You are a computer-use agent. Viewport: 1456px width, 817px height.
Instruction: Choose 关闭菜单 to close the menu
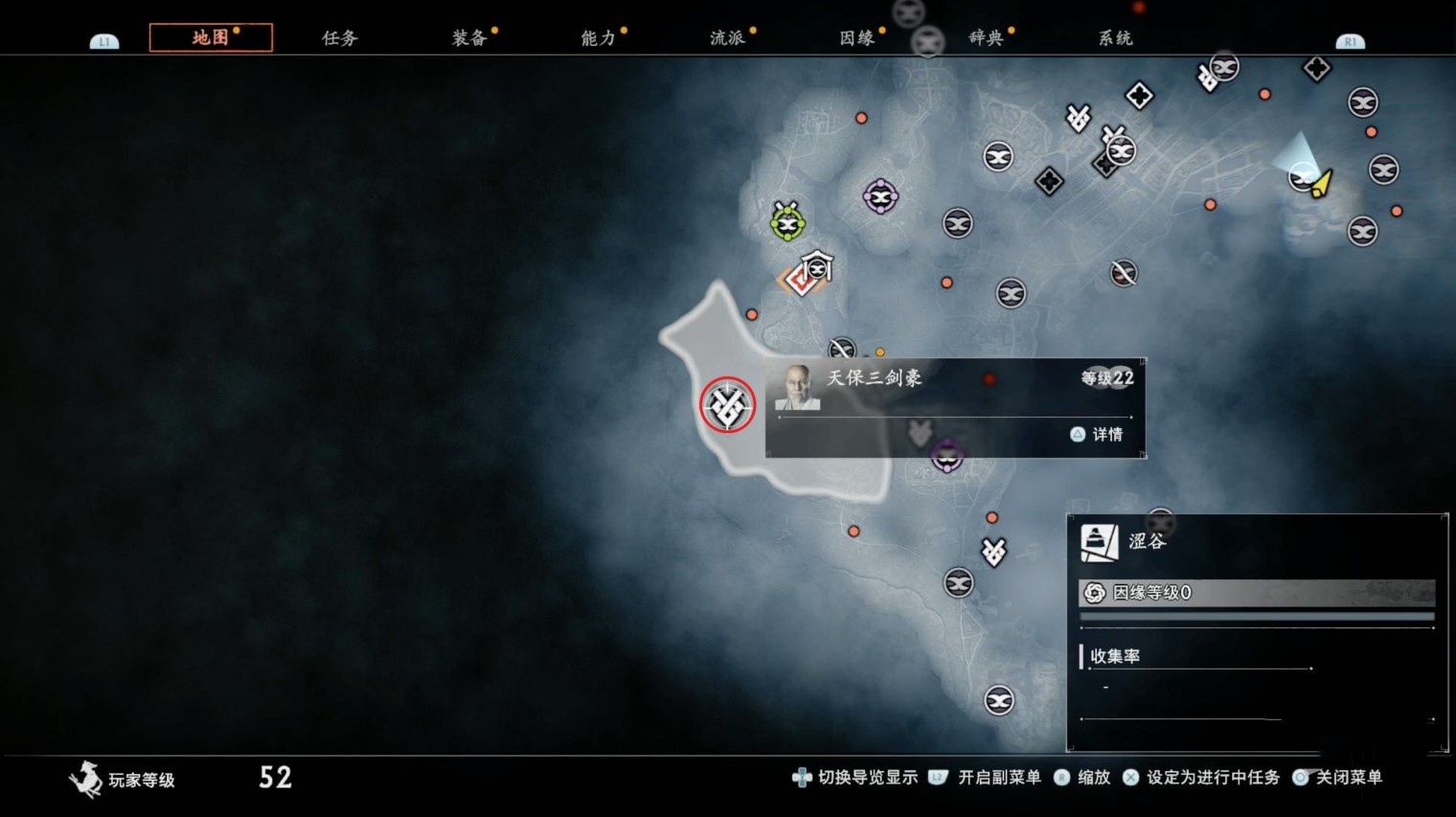[1339, 778]
